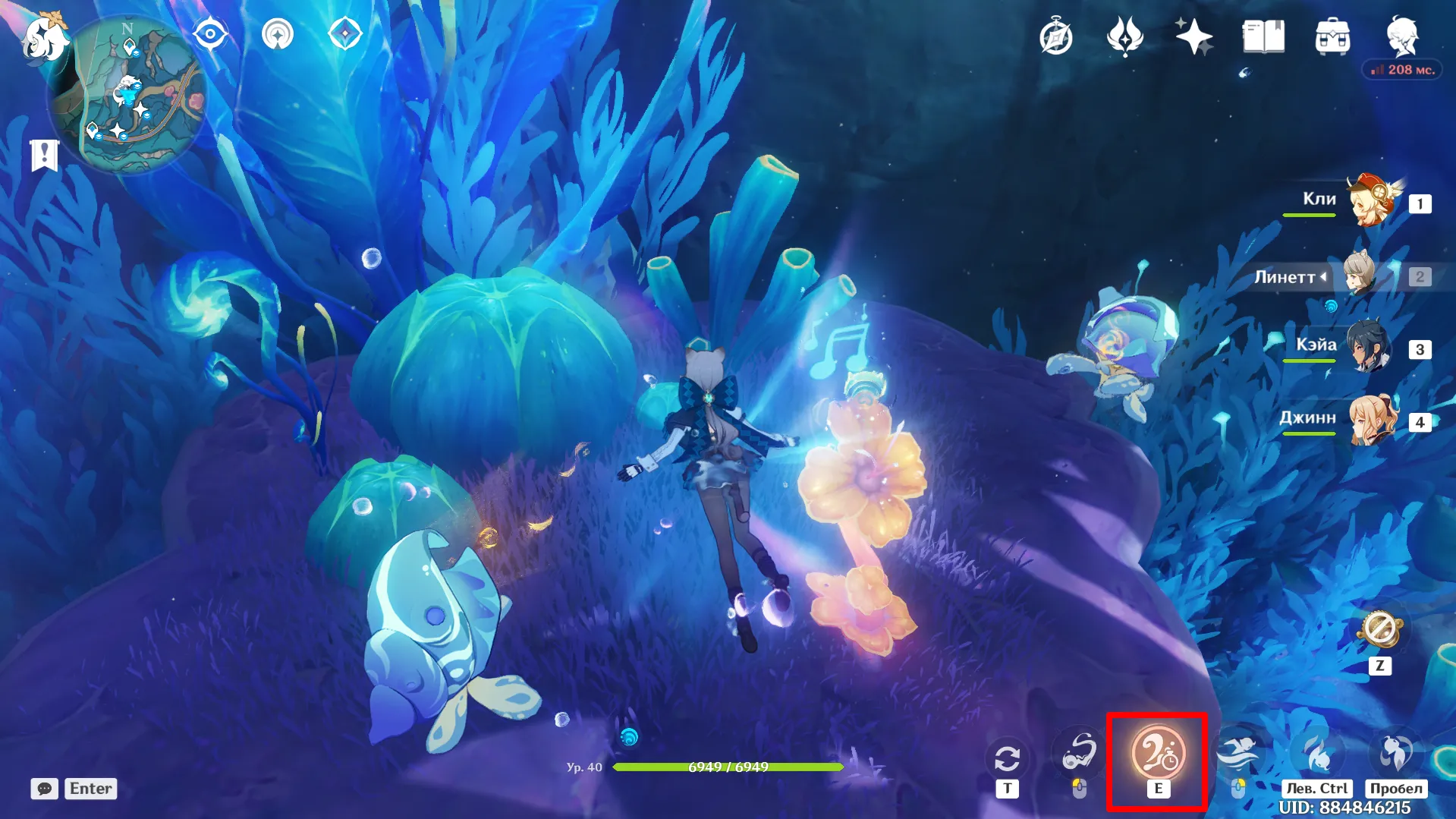Open the Paimon menu
Screen dimensions: 1456x819
[x=44, y=36]
